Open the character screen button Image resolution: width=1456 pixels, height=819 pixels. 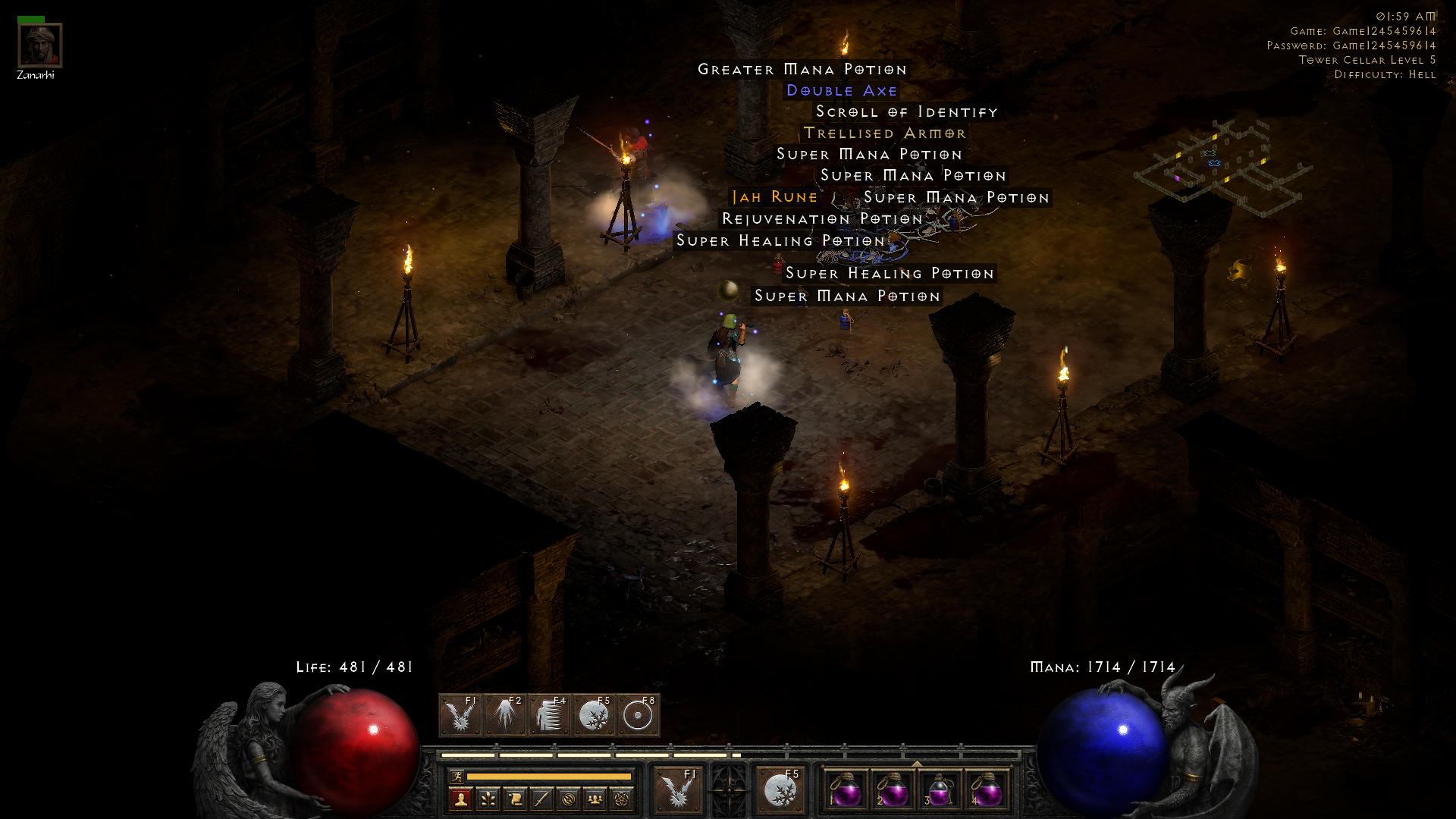pyautogui.click(x=460, y=799)
